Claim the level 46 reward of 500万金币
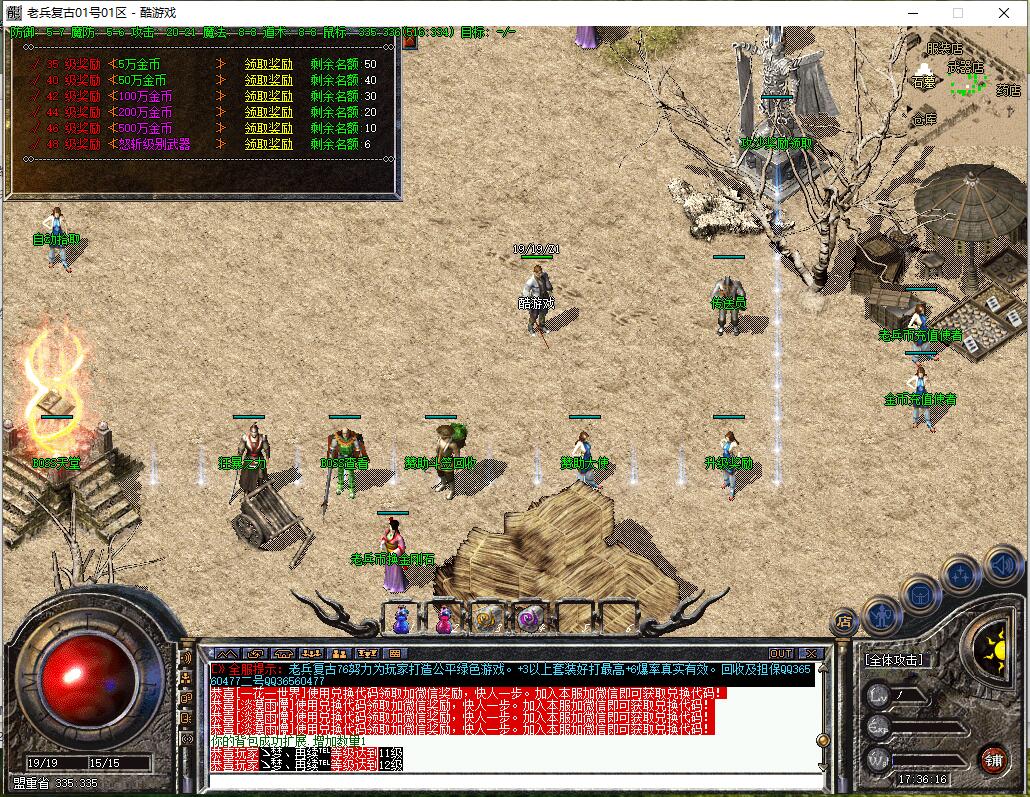 coord(268,128)
